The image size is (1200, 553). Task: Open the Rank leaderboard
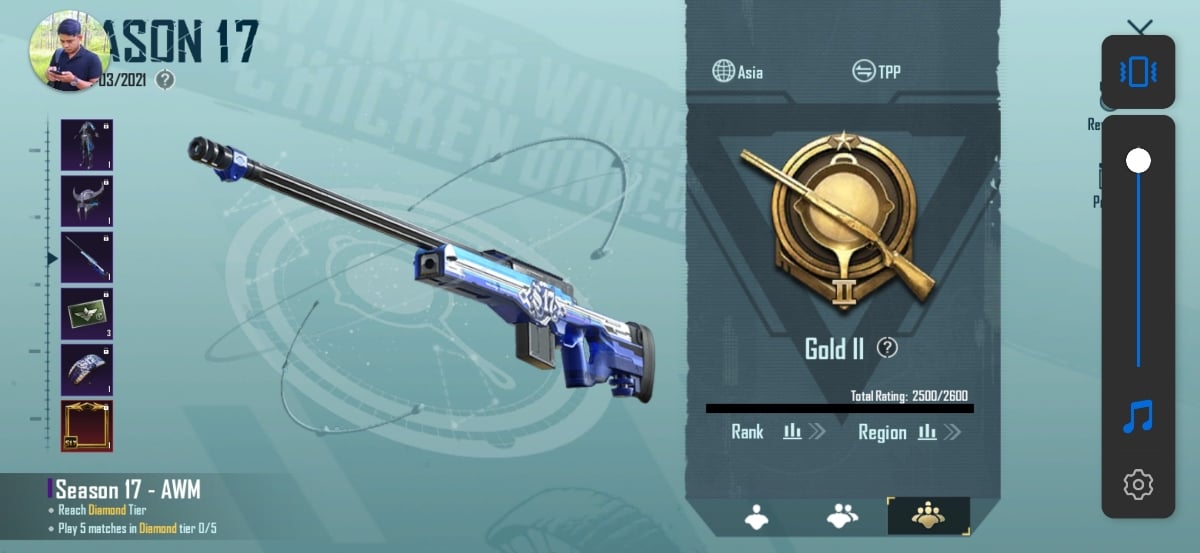(777, 432)
